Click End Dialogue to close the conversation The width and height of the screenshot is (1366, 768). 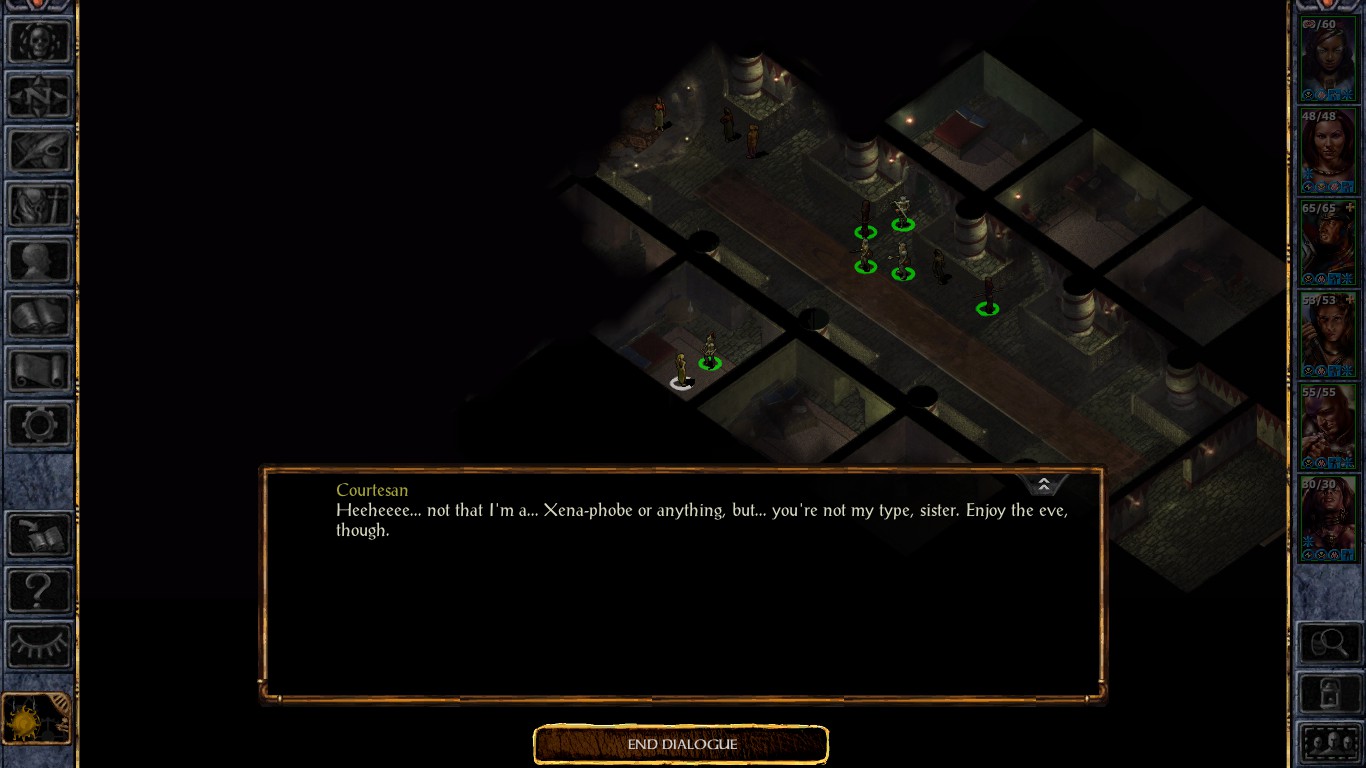[682, 744]
